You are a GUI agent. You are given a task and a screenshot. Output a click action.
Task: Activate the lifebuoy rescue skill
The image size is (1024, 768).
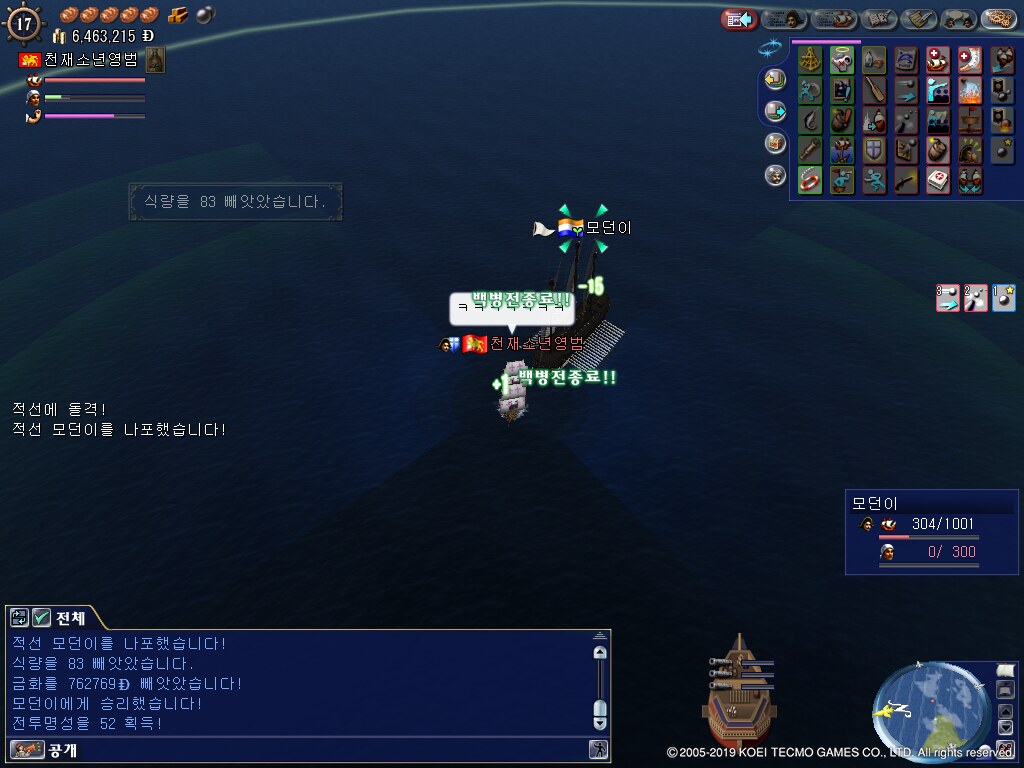[x=810, y=180]
